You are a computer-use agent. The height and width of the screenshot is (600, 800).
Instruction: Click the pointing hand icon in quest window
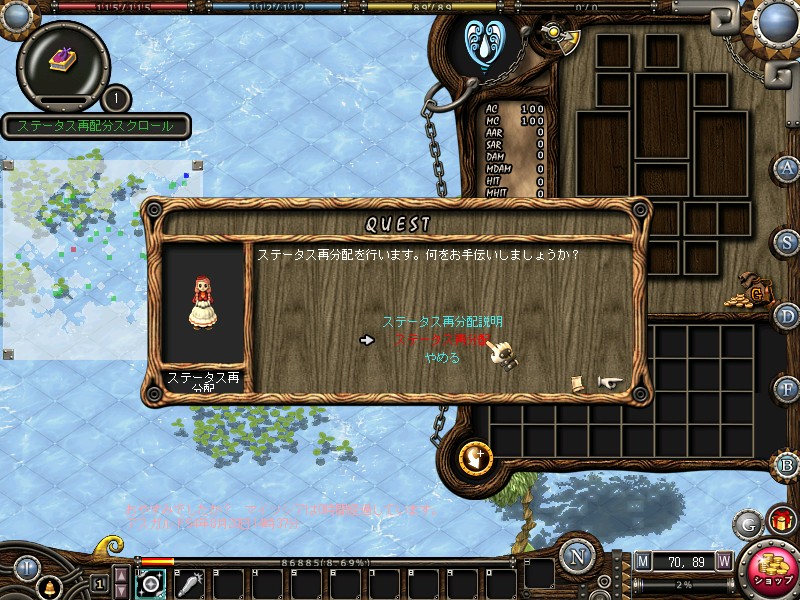click(610, 382)
